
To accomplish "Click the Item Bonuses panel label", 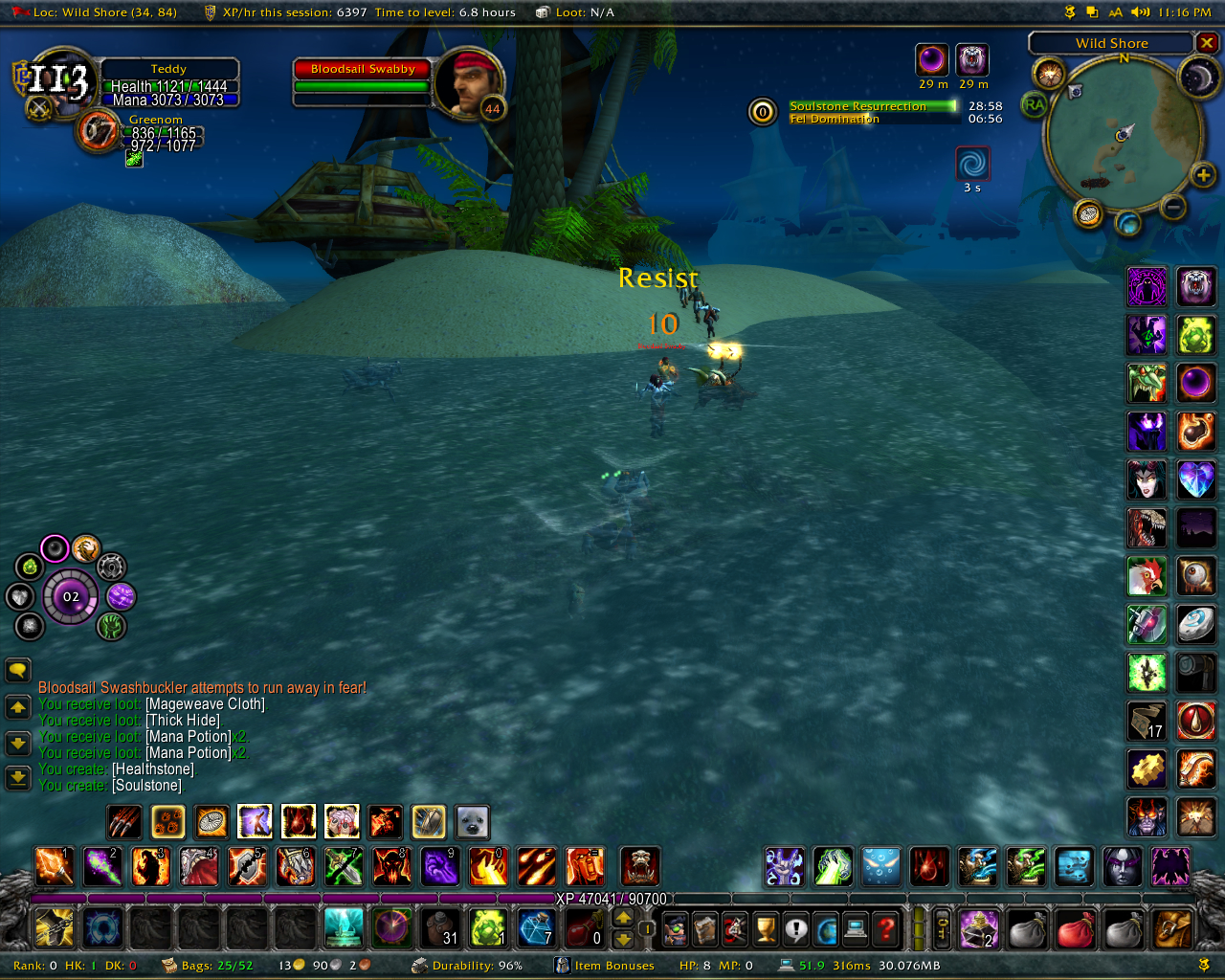I will pyautogui.click(x=614, y=966).
